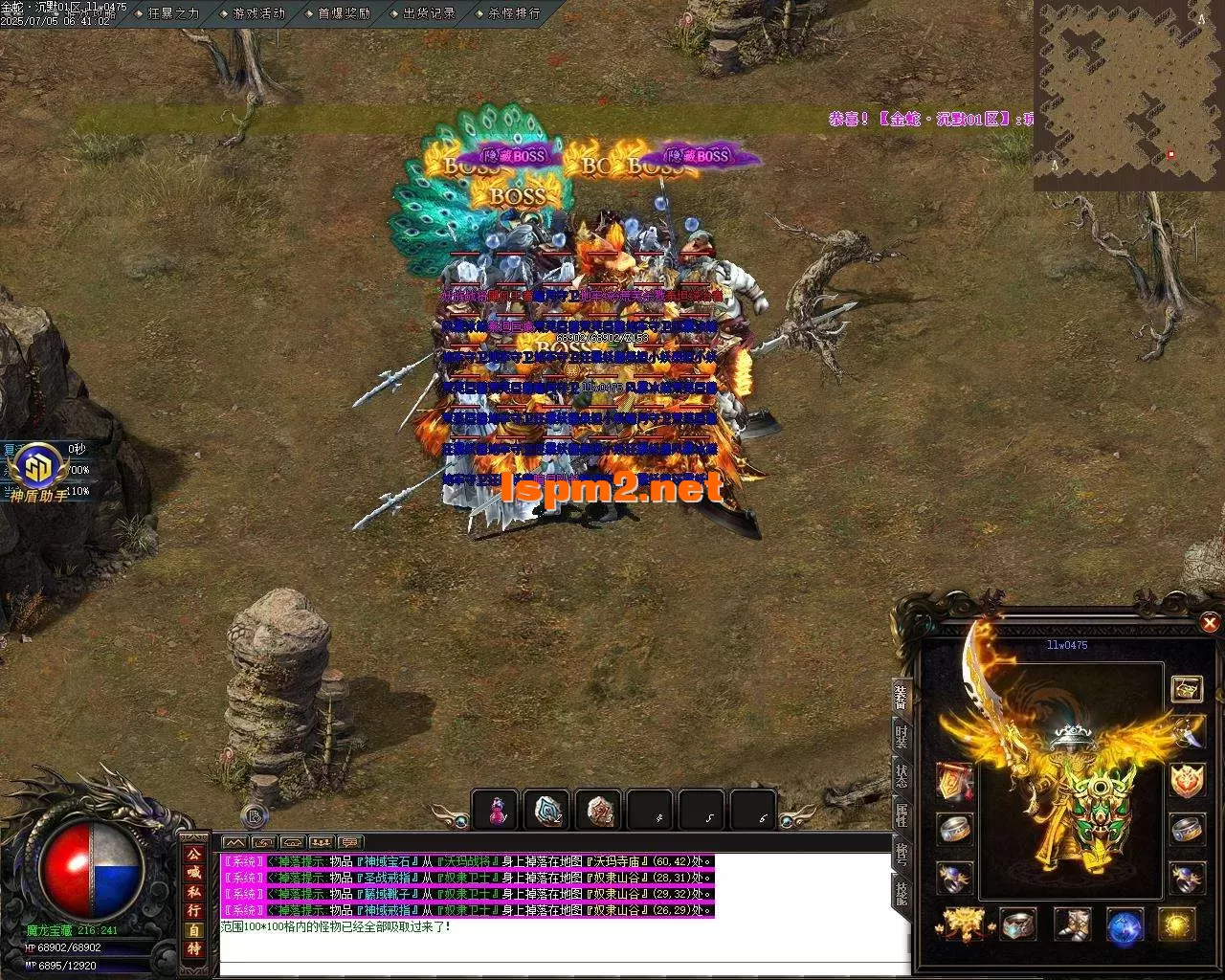Click the minimap
Image resolution: width=1225 pixels, height=980 pixels.
point(1128,96)
